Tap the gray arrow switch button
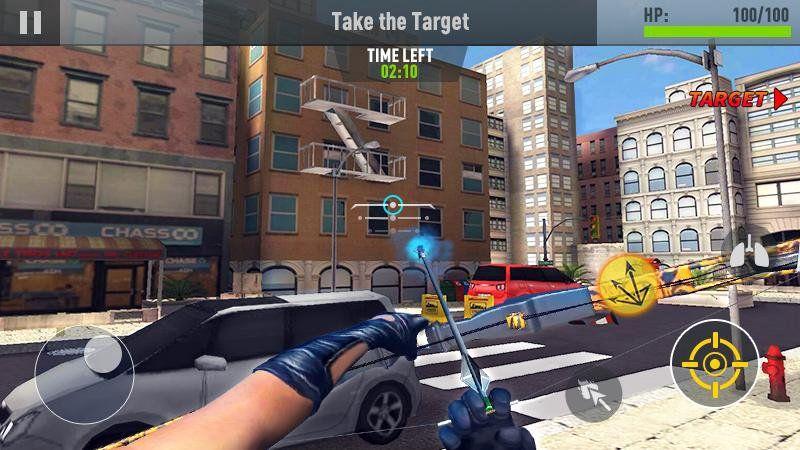The height and width of the screenshot is (450, 800). [594, 394]
